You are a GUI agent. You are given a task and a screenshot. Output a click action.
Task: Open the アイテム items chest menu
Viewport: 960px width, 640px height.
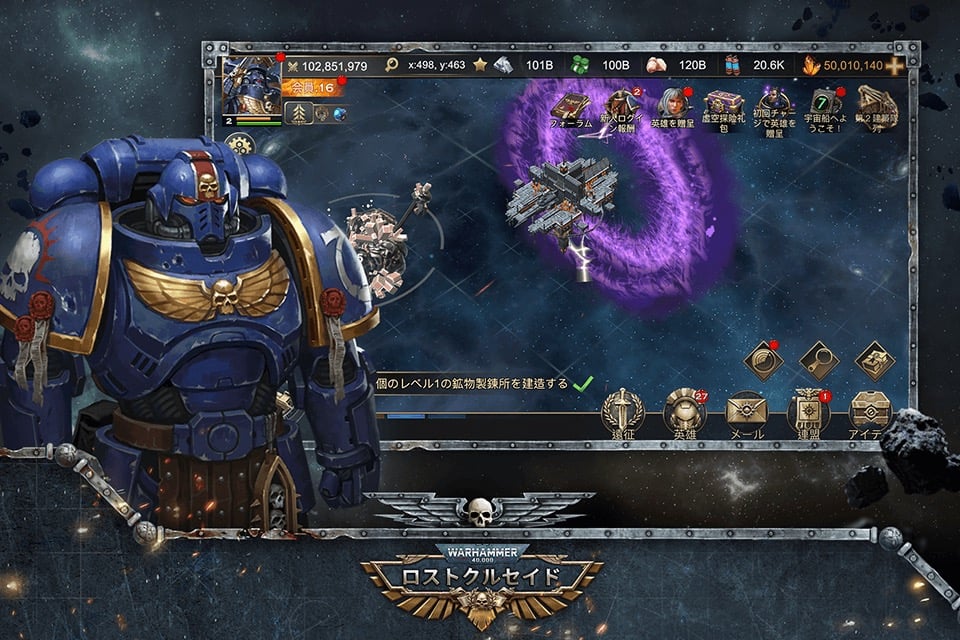pyautogui.click(x=870, y=411)
